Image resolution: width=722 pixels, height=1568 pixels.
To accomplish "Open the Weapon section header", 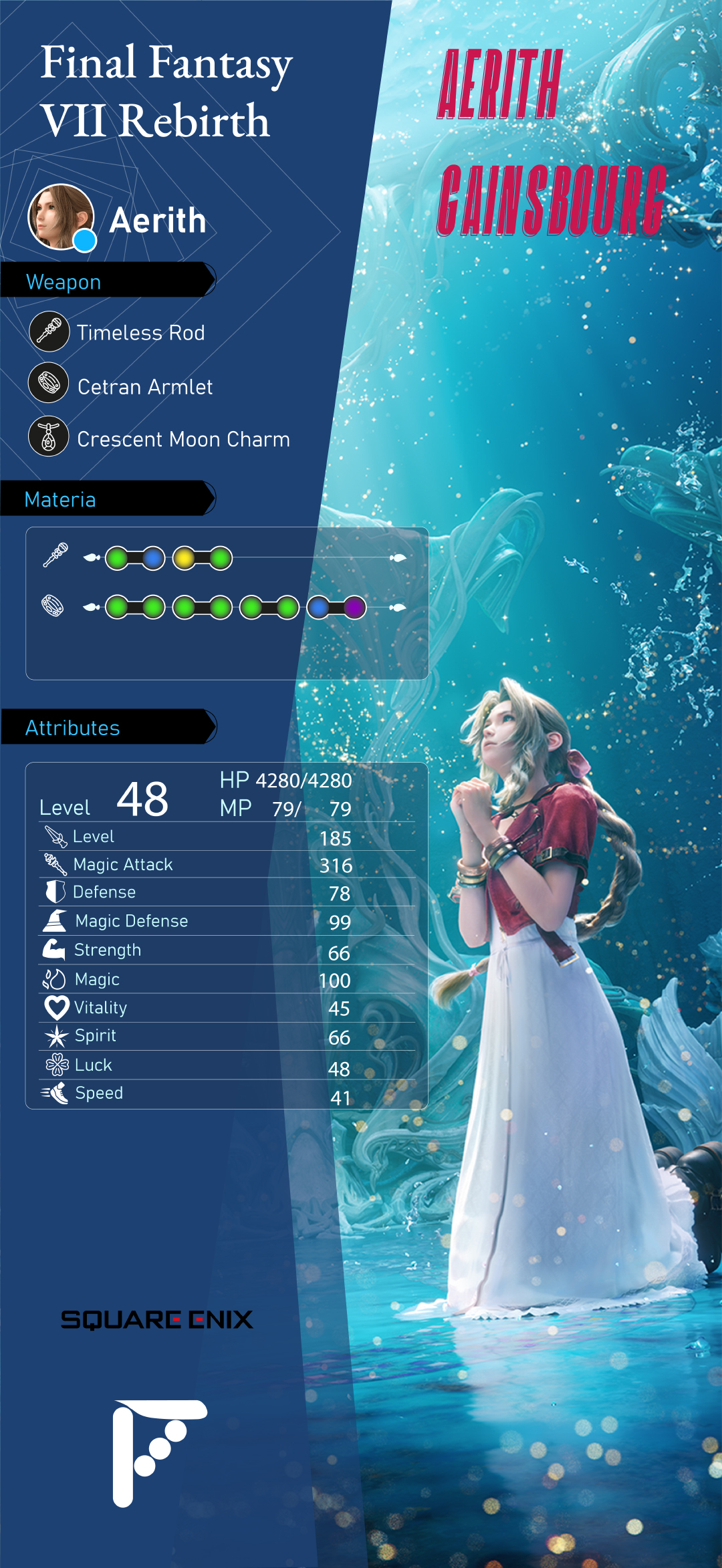I will pos(107,281).
